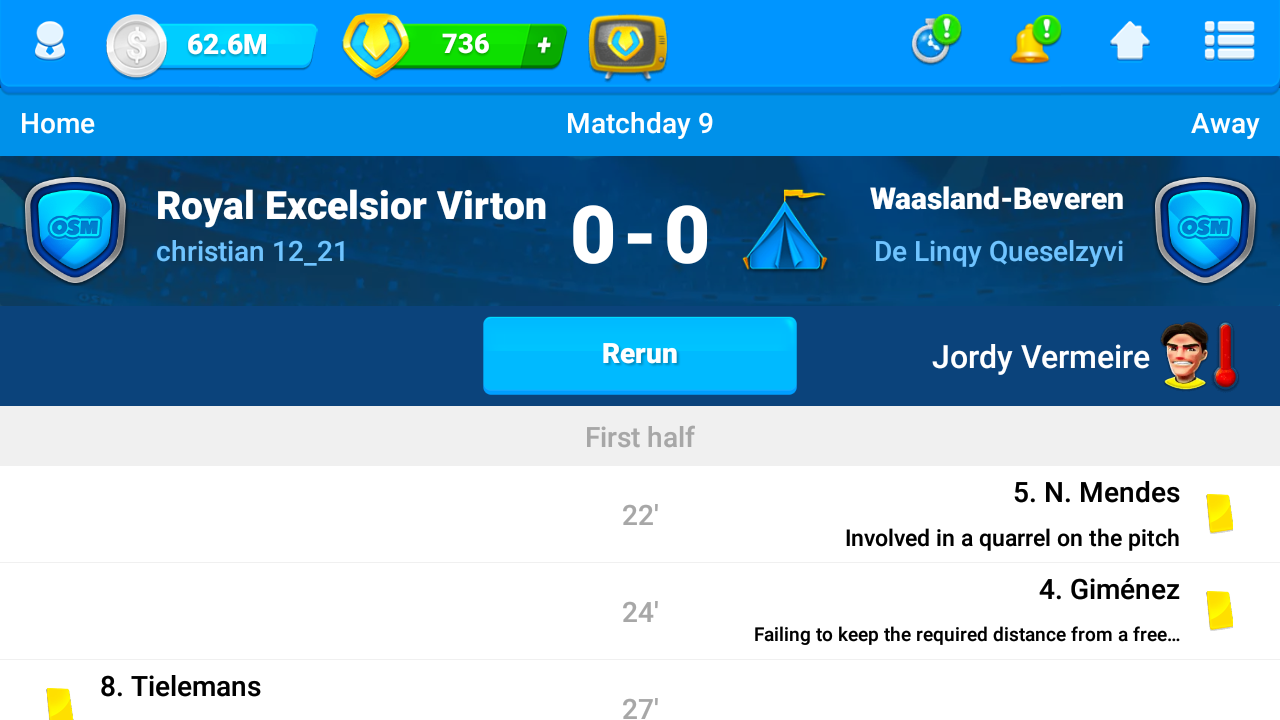Rerun the match simulation

640,355
